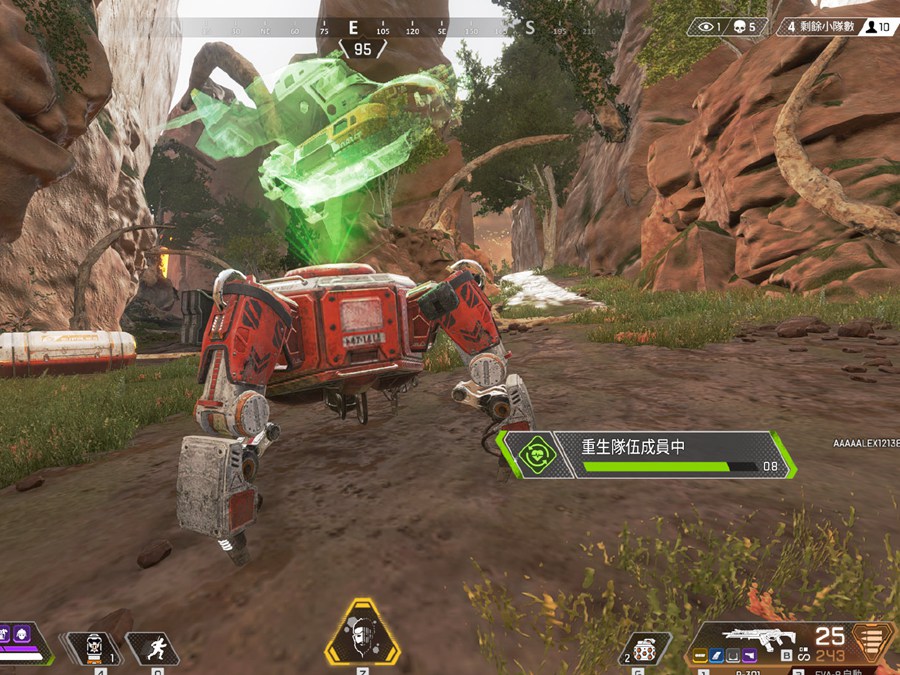Select the frag grenade slot
Screen dimensions: 900x675
[646, 649]
